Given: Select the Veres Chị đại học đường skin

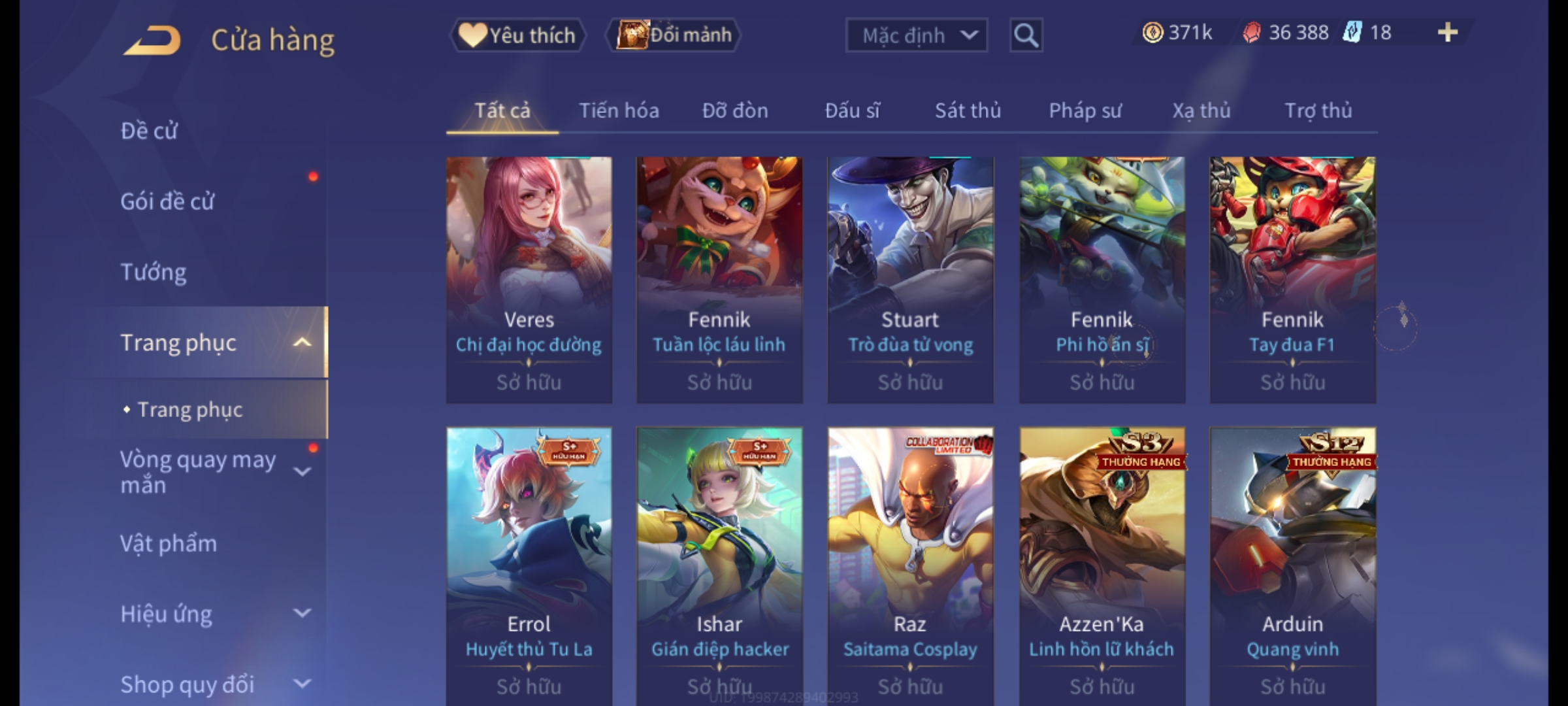Looking at the screenshot, I should pyautogui.click(x=529, y=279).
